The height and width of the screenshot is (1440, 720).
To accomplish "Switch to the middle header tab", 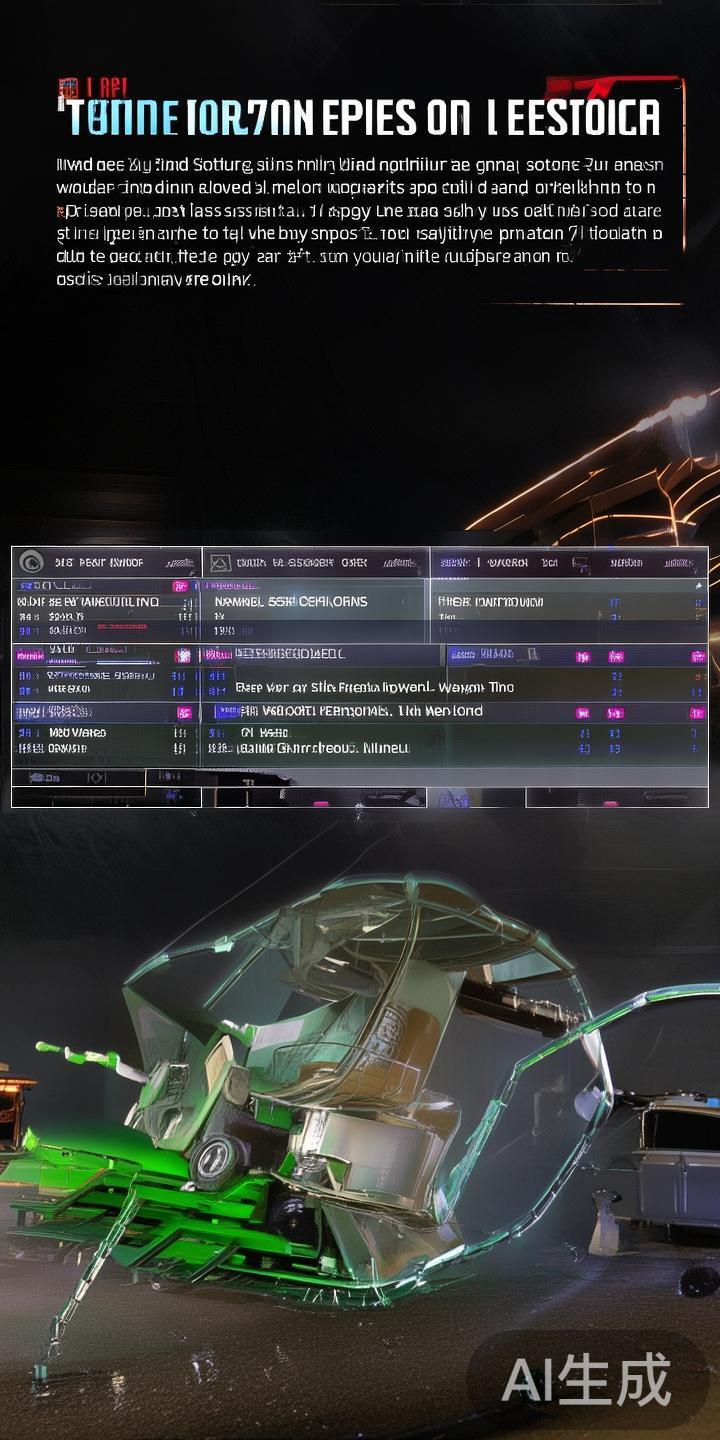I will pos(316,562).
